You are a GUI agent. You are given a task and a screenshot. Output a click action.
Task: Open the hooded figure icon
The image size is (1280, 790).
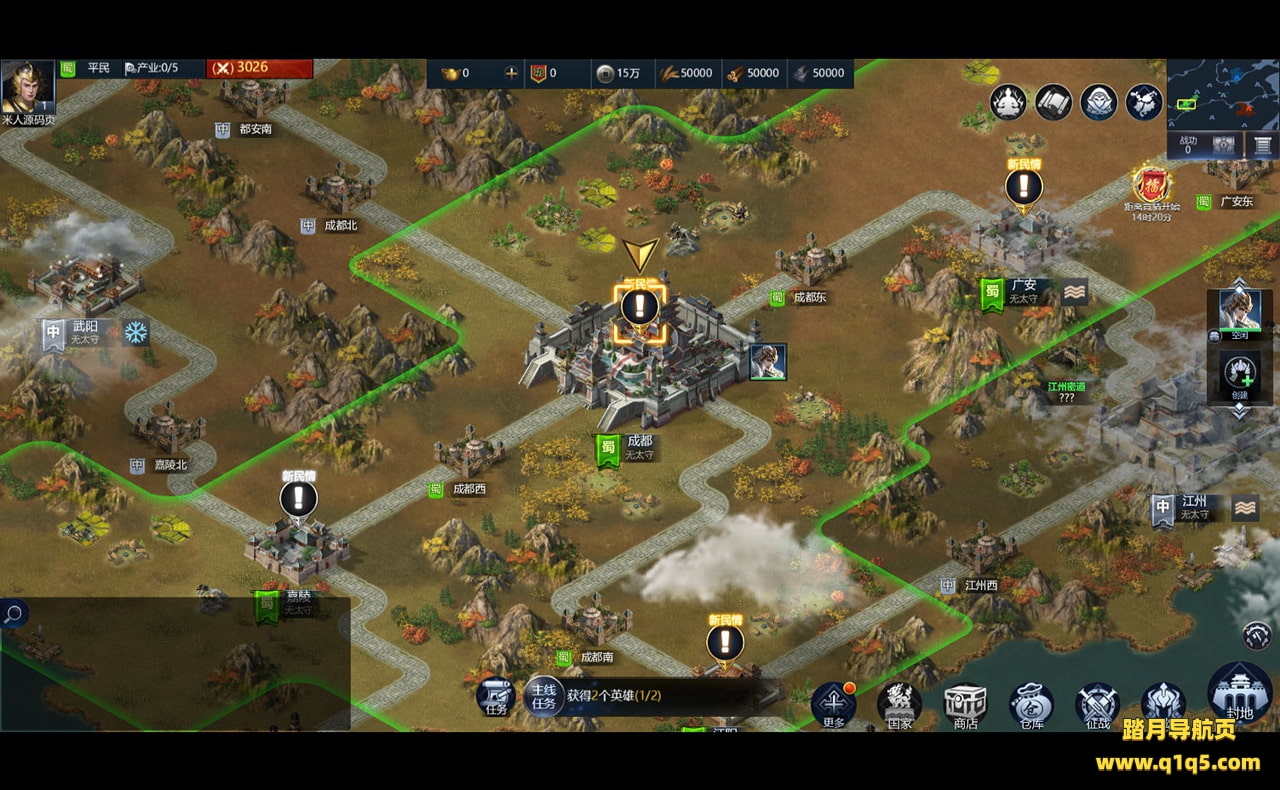pyautogui.click(x=1099, y=102)
